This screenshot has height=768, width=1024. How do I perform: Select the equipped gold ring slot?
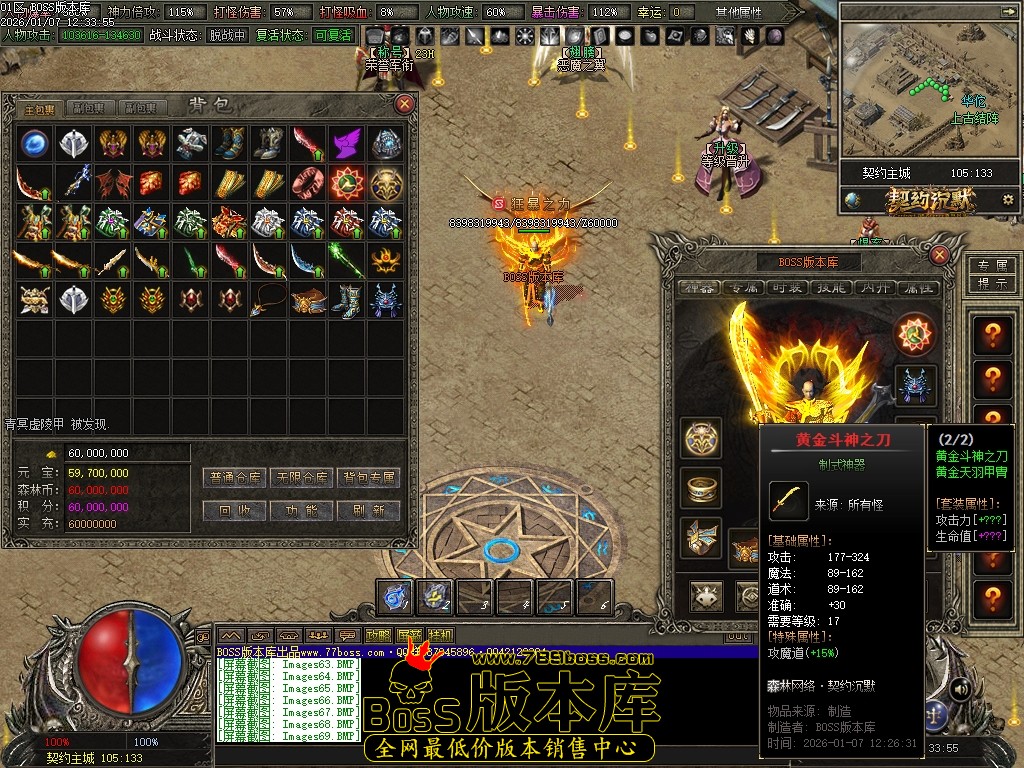702,487
